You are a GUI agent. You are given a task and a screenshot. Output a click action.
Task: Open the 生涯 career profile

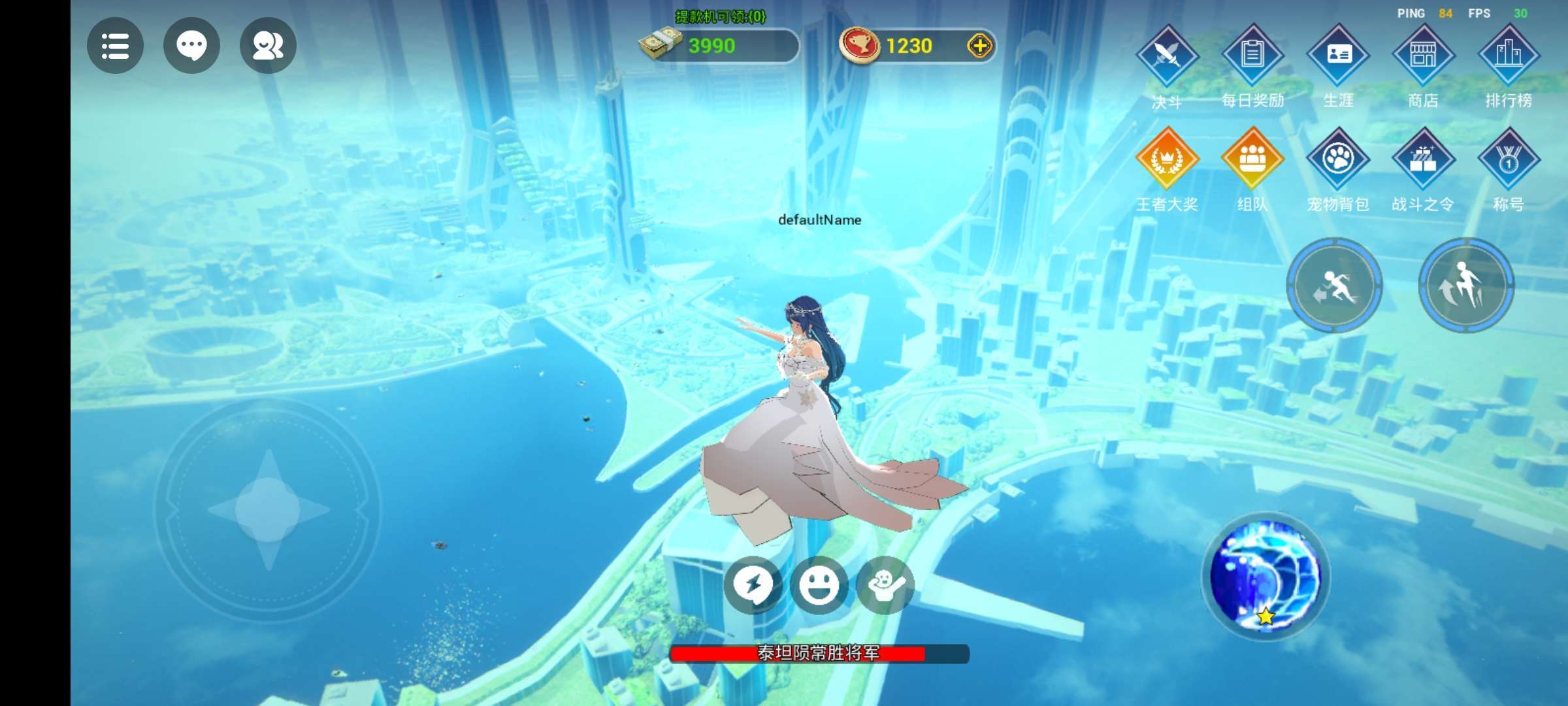tap(1338, 56)
